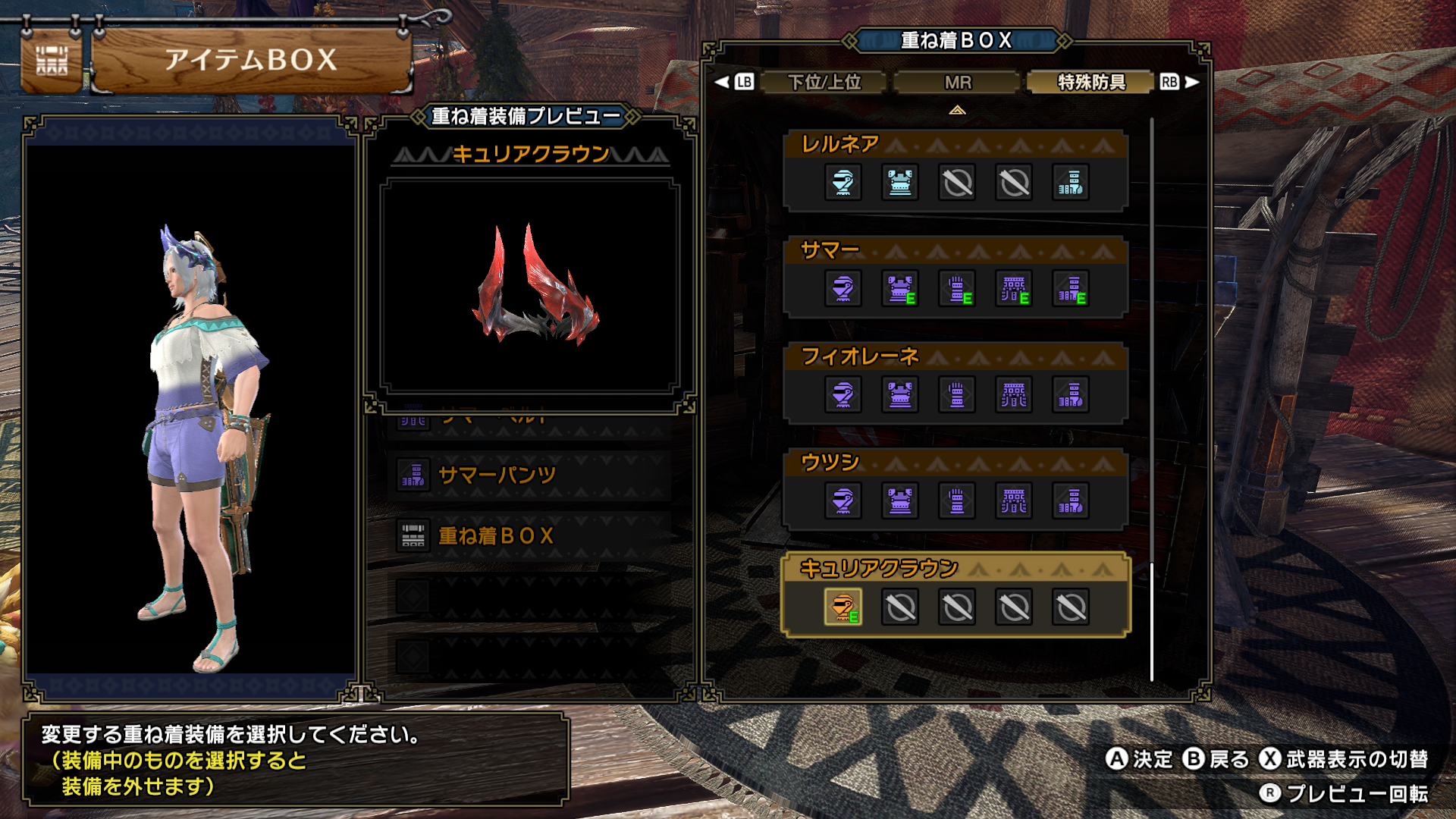The height and width of the screenshot is (819, 1456).
Task: Select the equipped サマー chest piece
Action: click(900, 289)
